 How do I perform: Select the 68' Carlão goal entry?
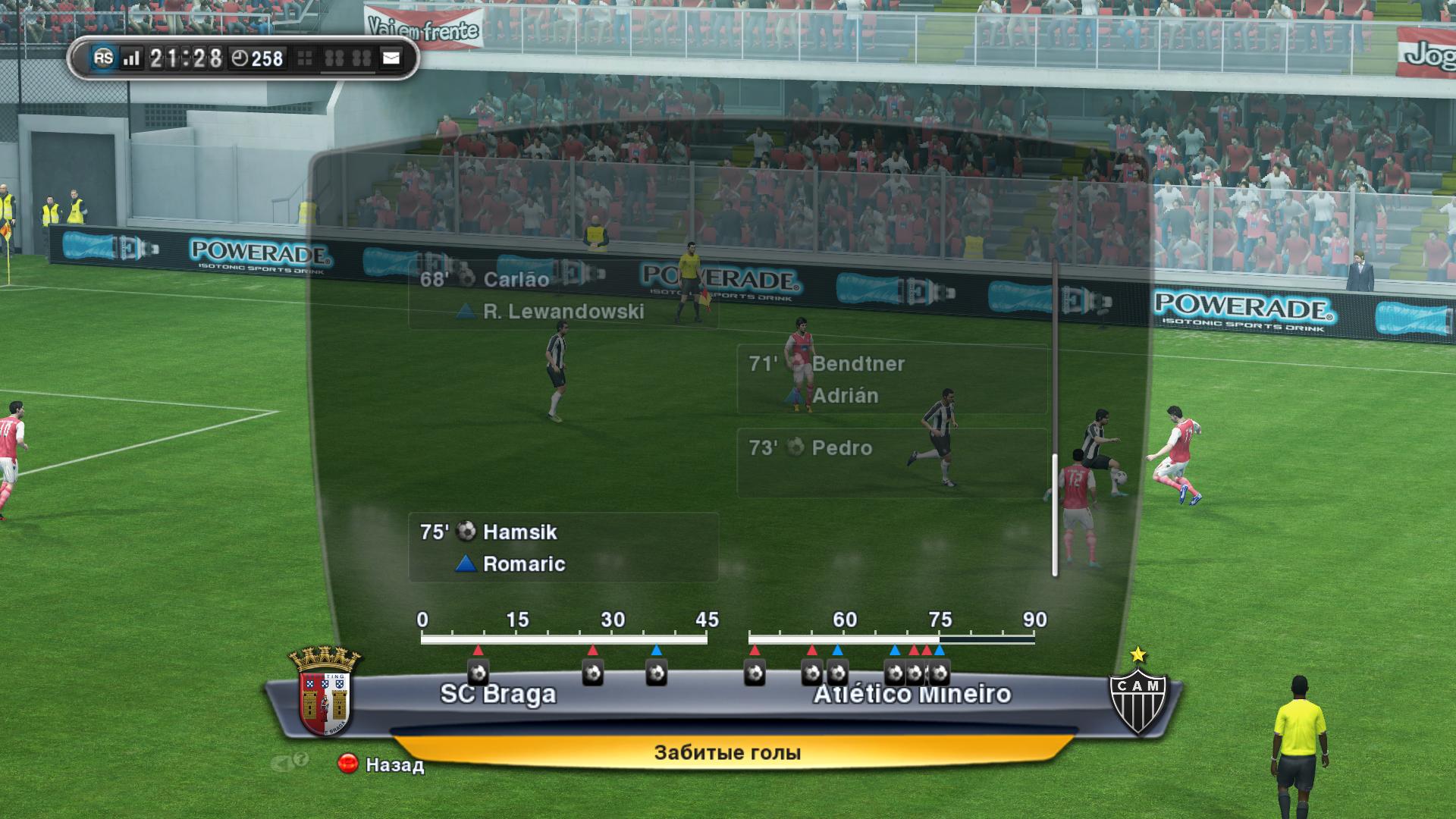tap(563, 295)
